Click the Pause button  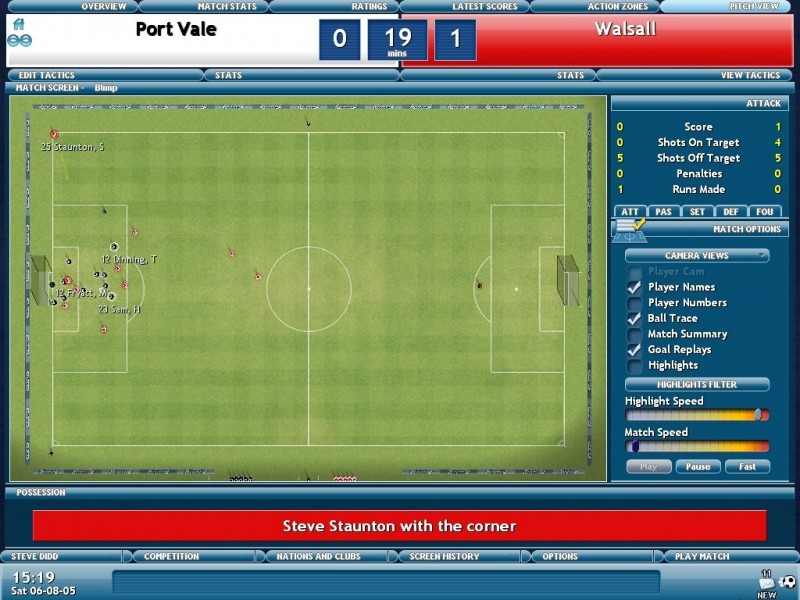tap(698, 467)
